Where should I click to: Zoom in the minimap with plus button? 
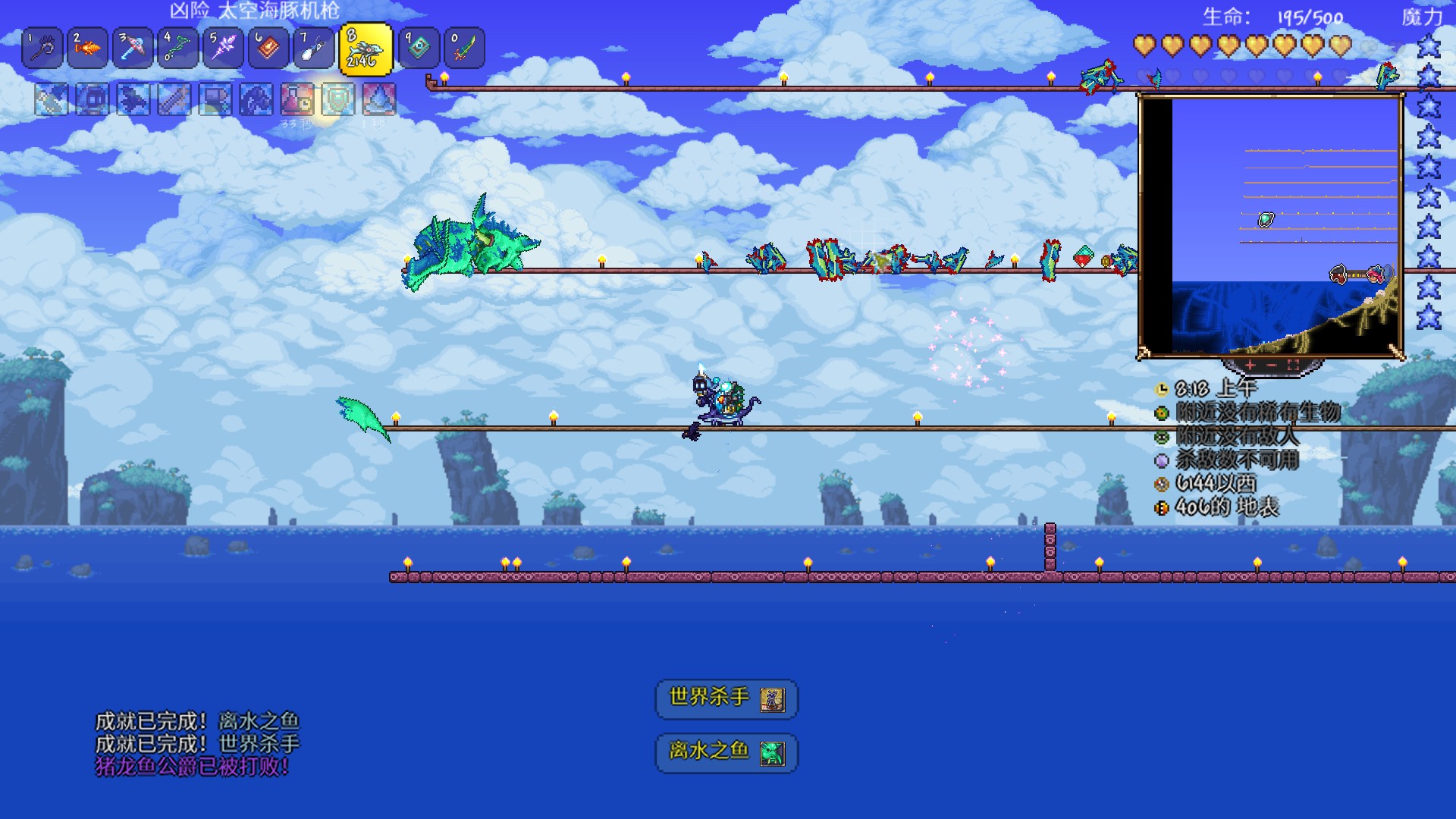pos(1250,366)
